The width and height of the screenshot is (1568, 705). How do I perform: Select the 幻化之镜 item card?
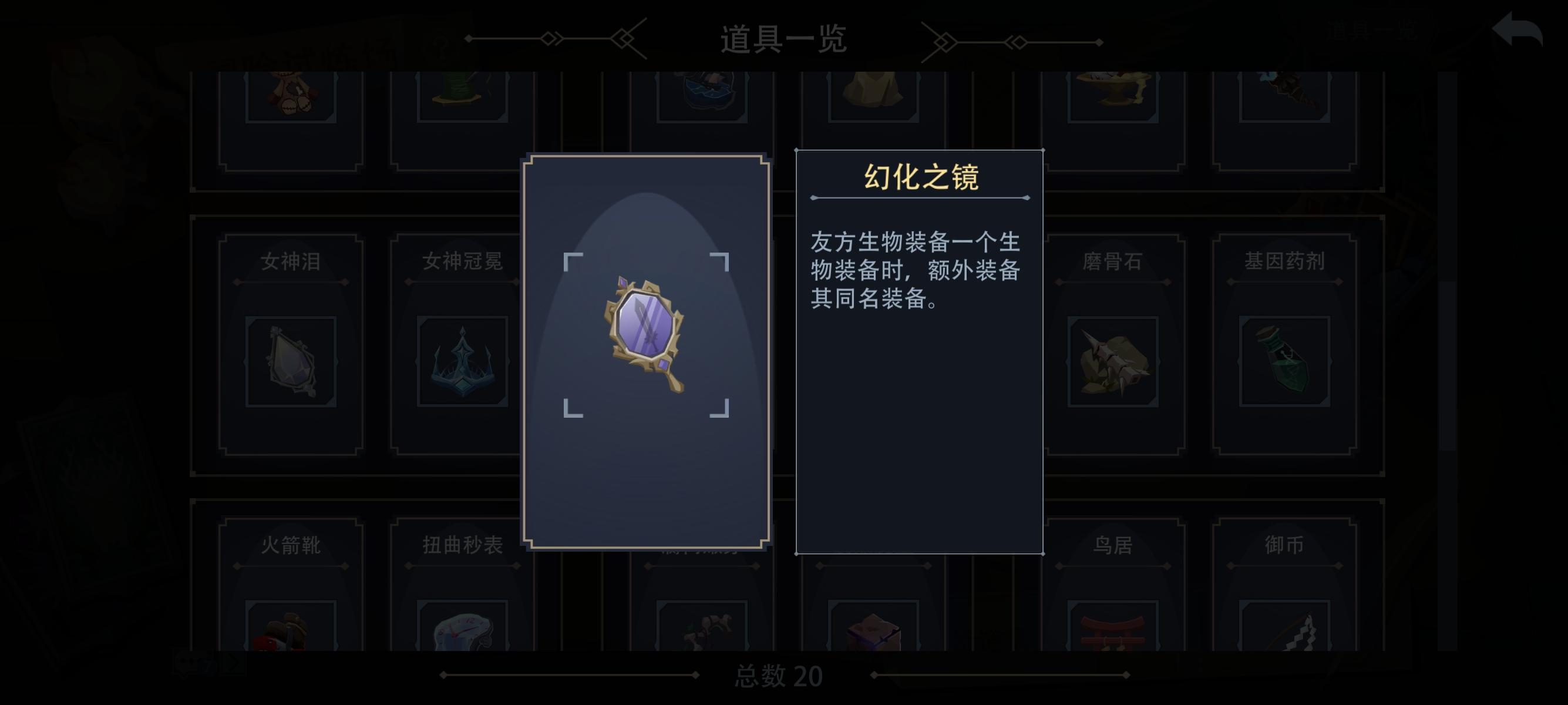[645, 353]
